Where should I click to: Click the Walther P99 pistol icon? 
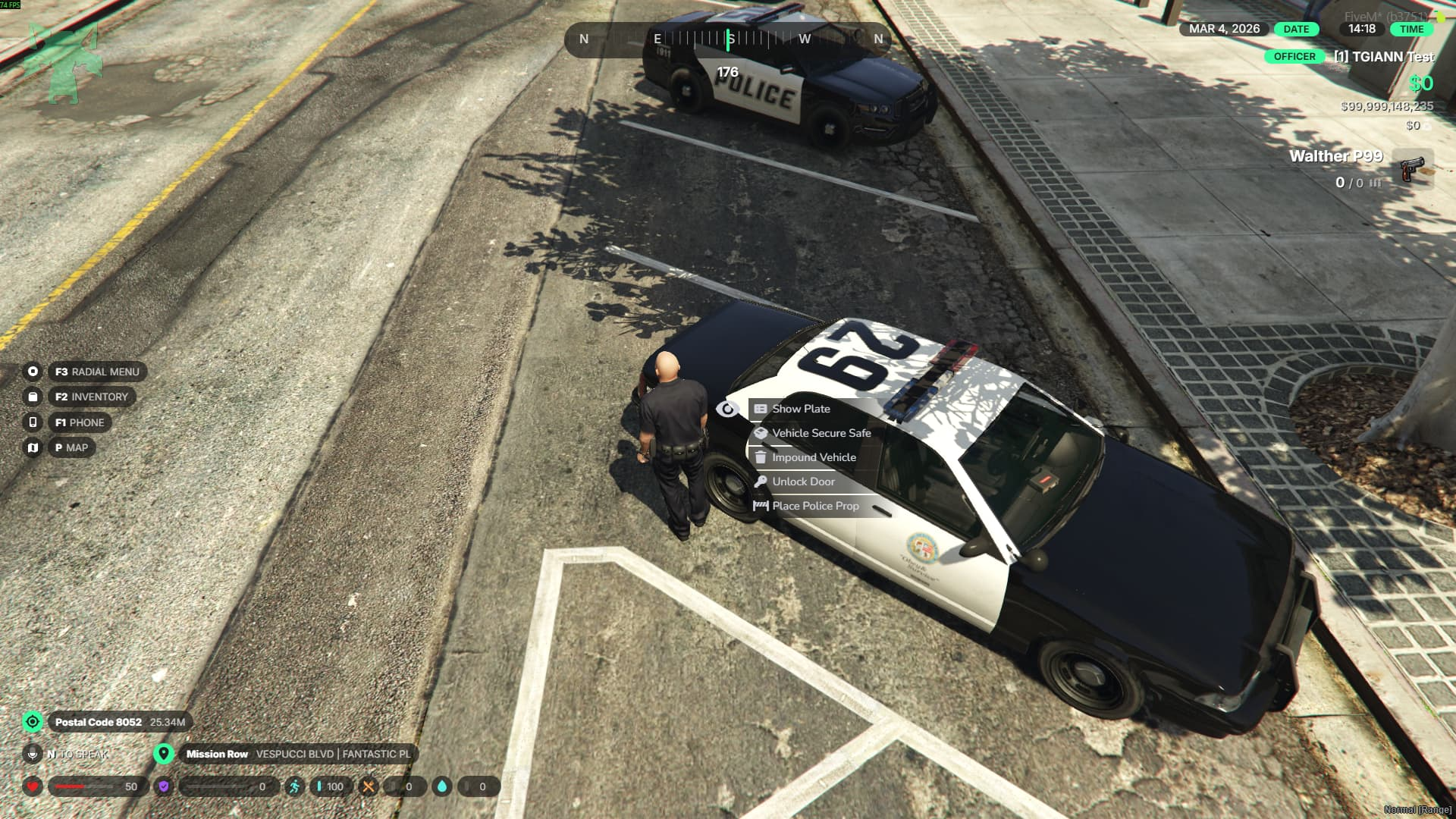pos(1412,168)
